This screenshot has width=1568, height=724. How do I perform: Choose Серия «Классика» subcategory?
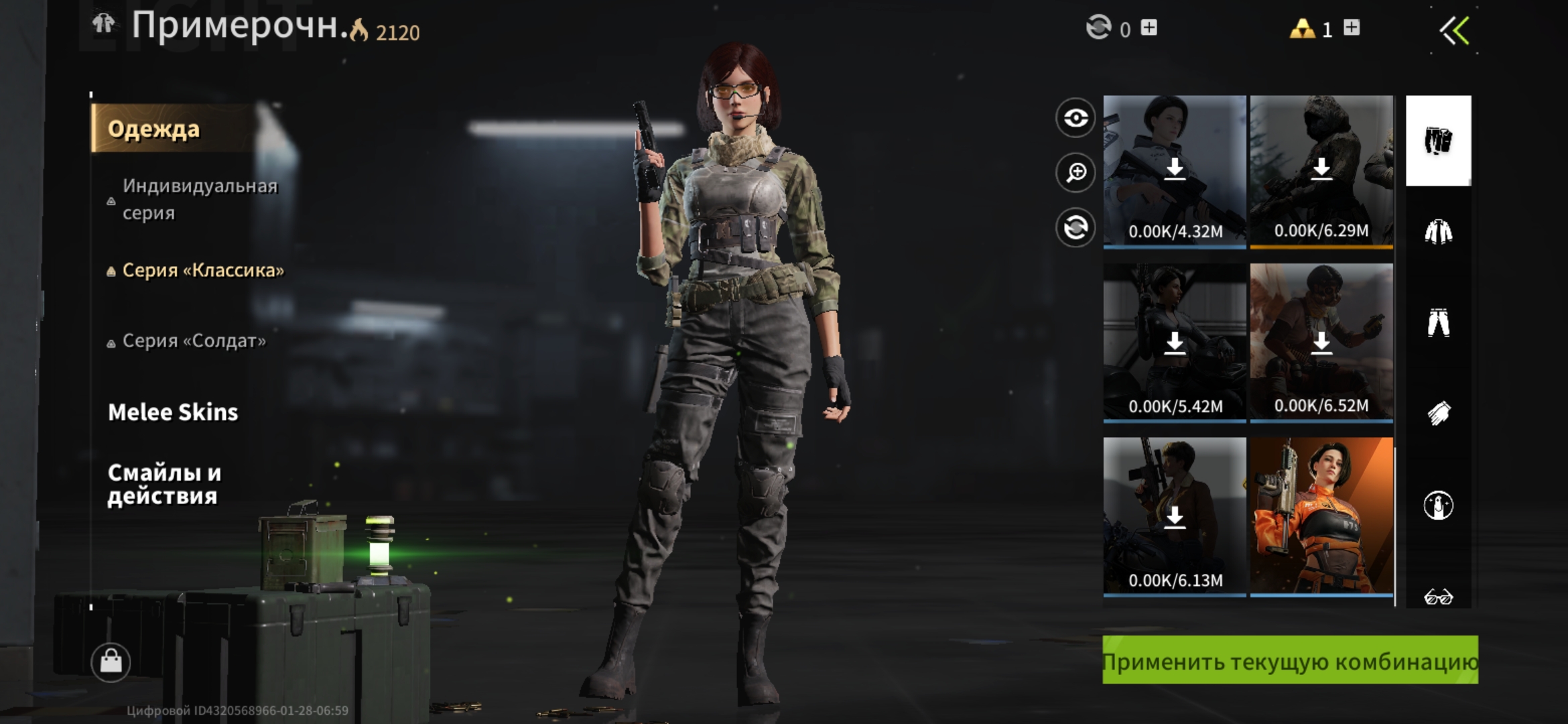point(202,270)
